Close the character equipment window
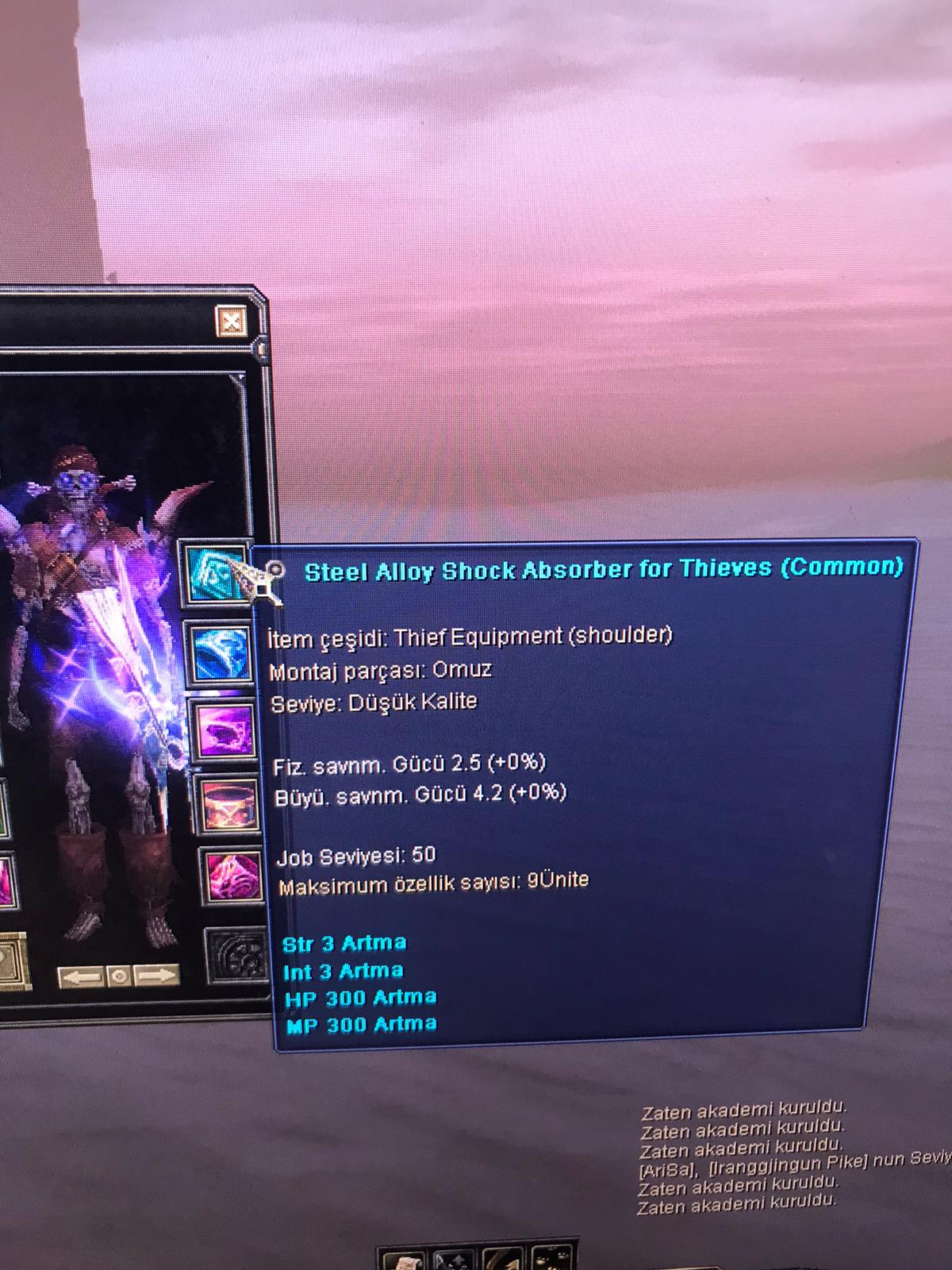Viewport: 952px width, 1270px height. [x=231, y=321]
